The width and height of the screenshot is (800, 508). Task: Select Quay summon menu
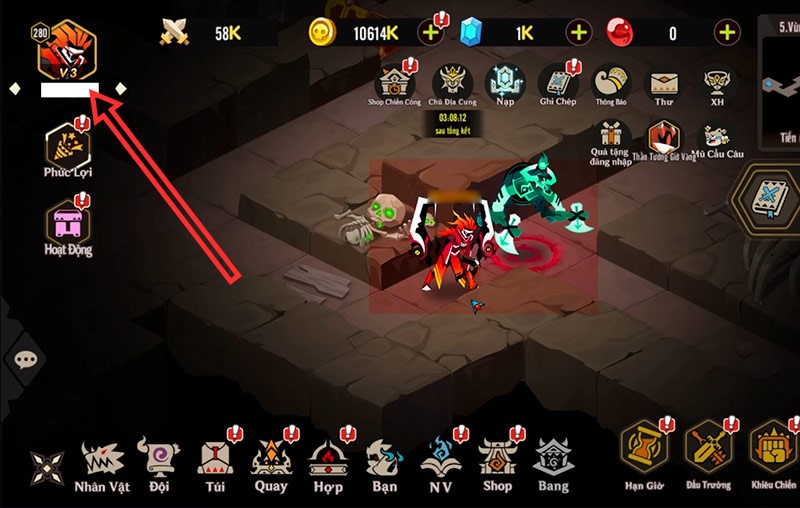(x=270, y=466)
